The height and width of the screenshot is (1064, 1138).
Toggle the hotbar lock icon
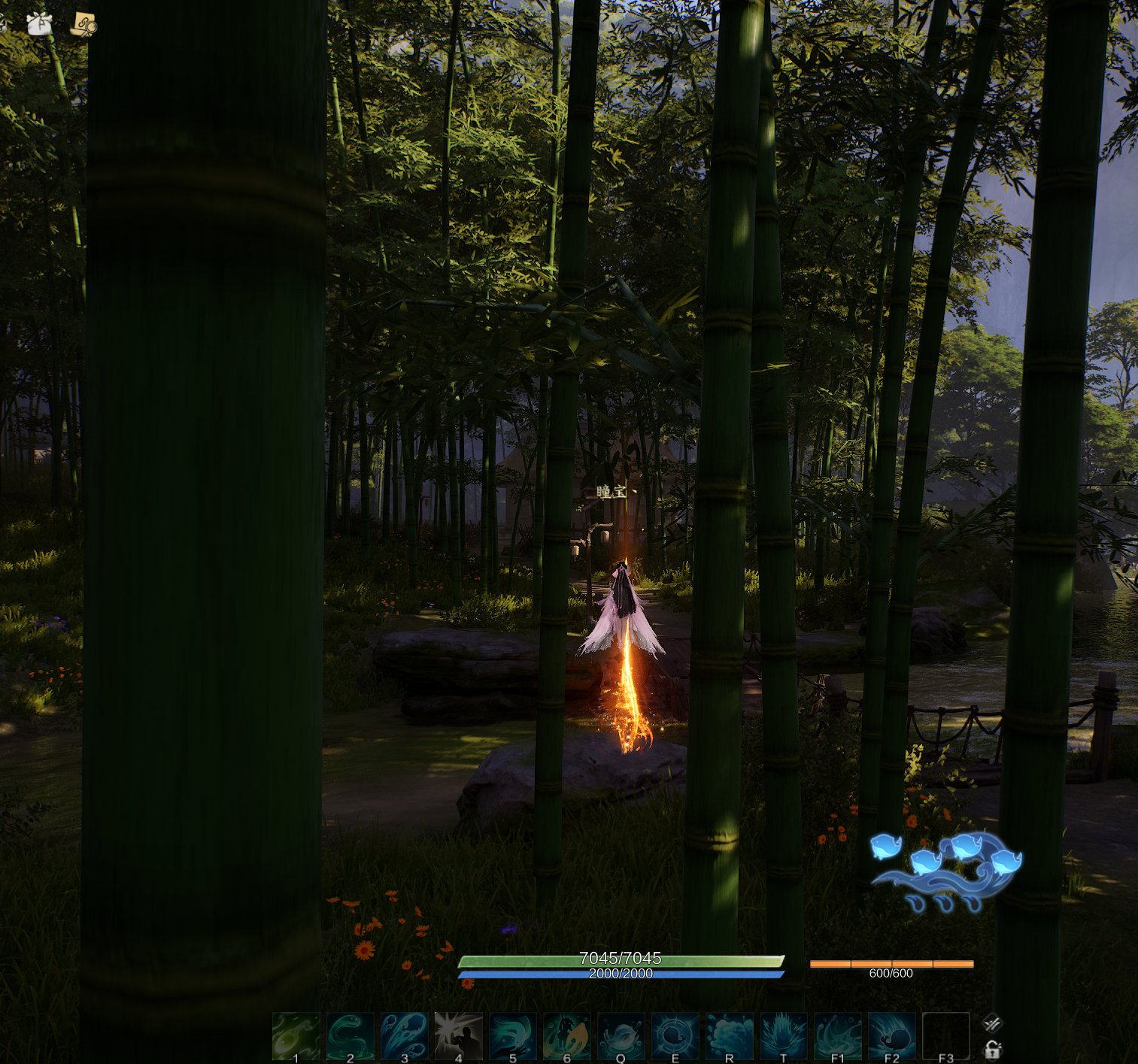[993, 1050]
